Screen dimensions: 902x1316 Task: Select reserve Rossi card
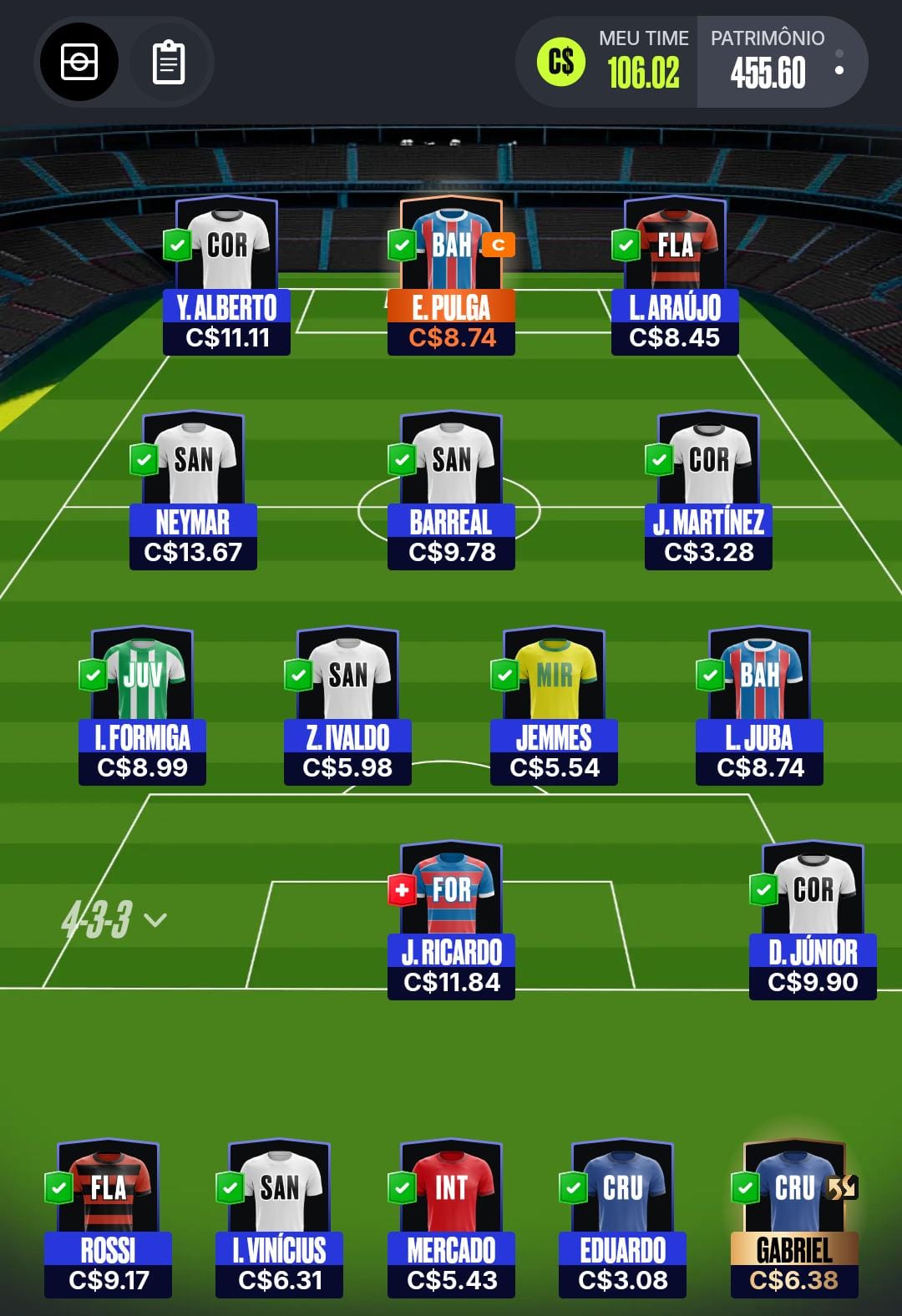(108, 1220)
